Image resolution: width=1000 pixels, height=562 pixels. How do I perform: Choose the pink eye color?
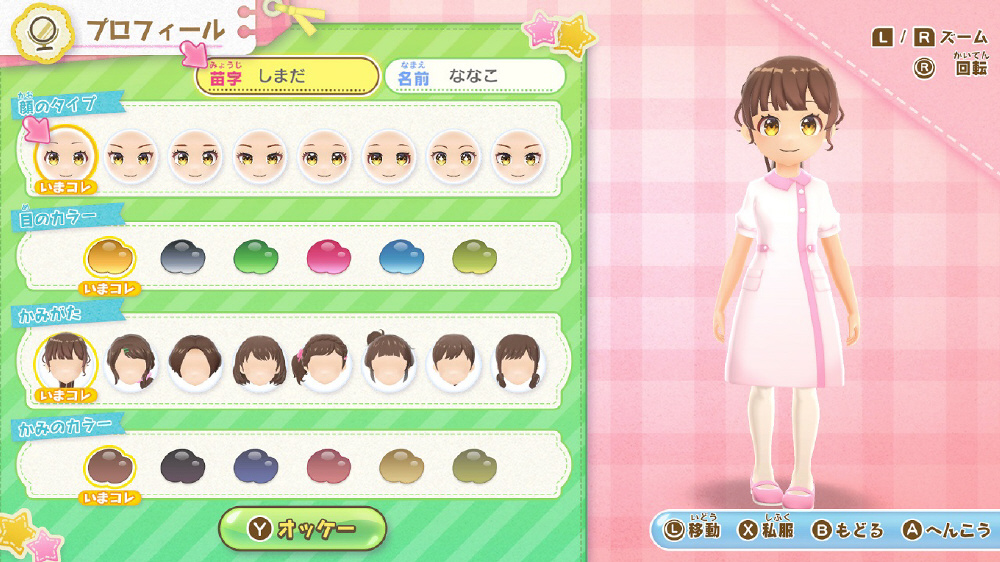click(329, 257)
